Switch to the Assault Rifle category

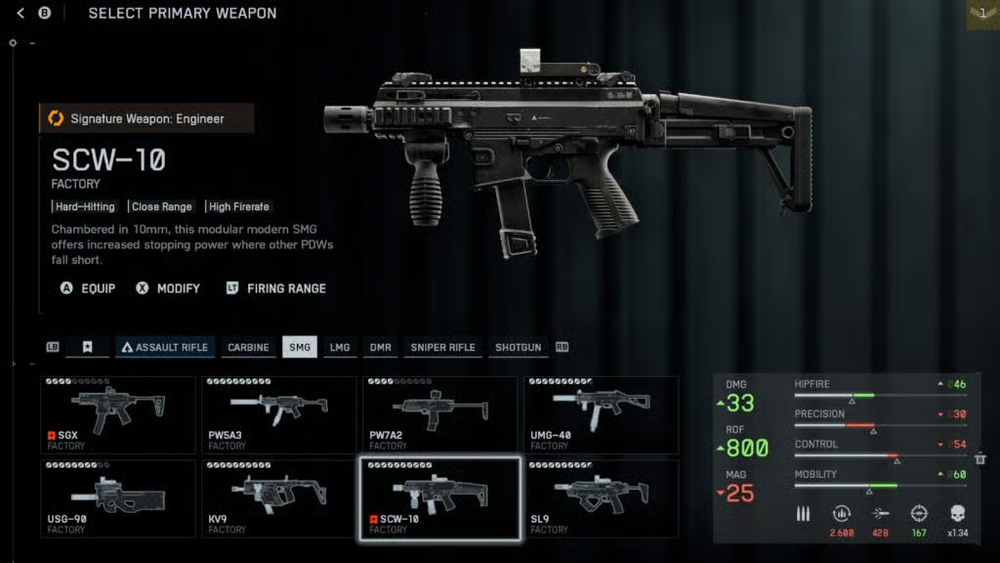(x=165, y=347)
